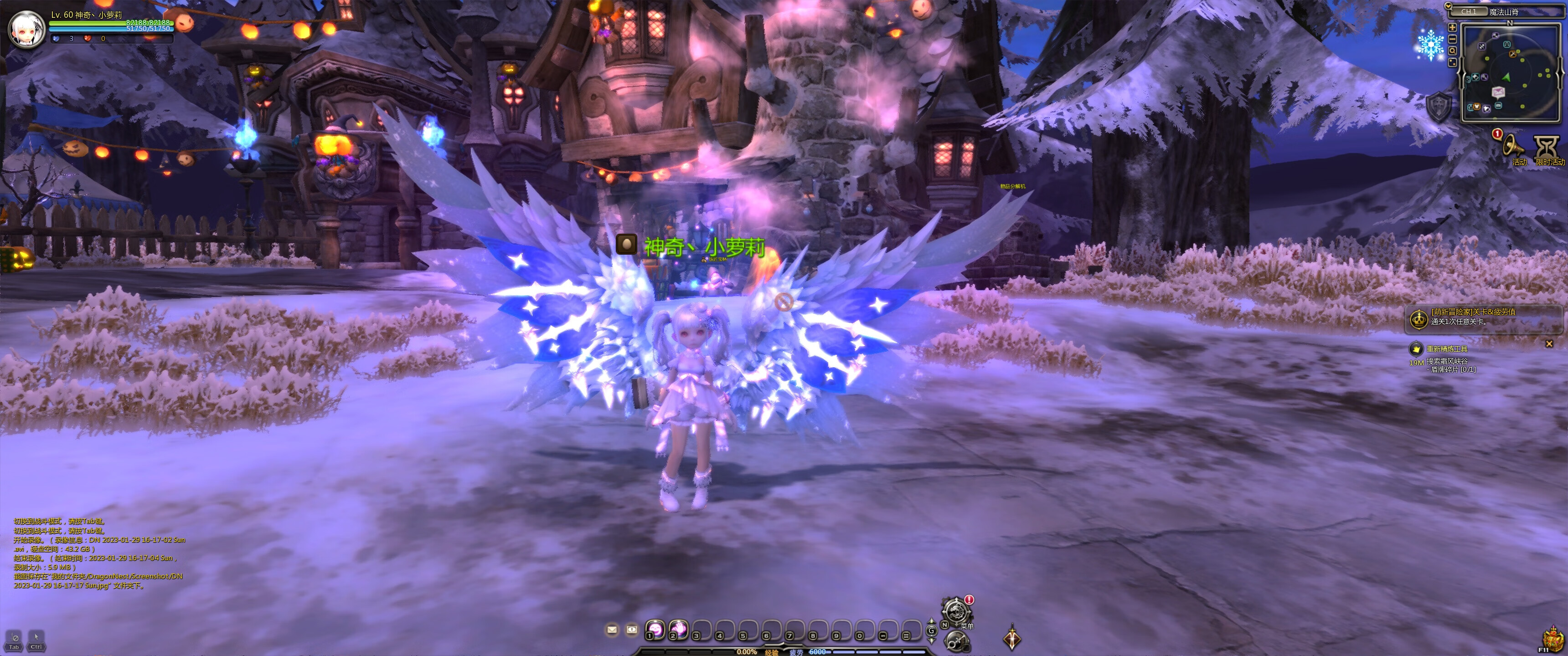Close the quest tracker with the X
The height and width of the screenshot is (656, 1568).
point(1549,344)
